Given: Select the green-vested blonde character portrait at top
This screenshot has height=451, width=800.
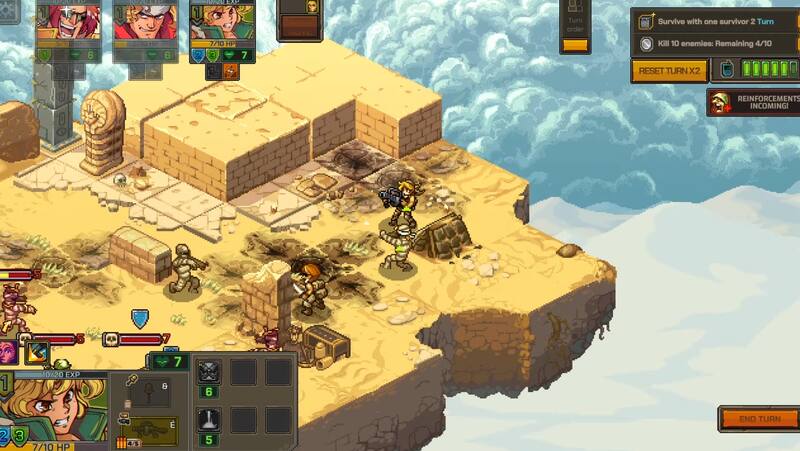Looking at the screenshot, I should [221, 24].
